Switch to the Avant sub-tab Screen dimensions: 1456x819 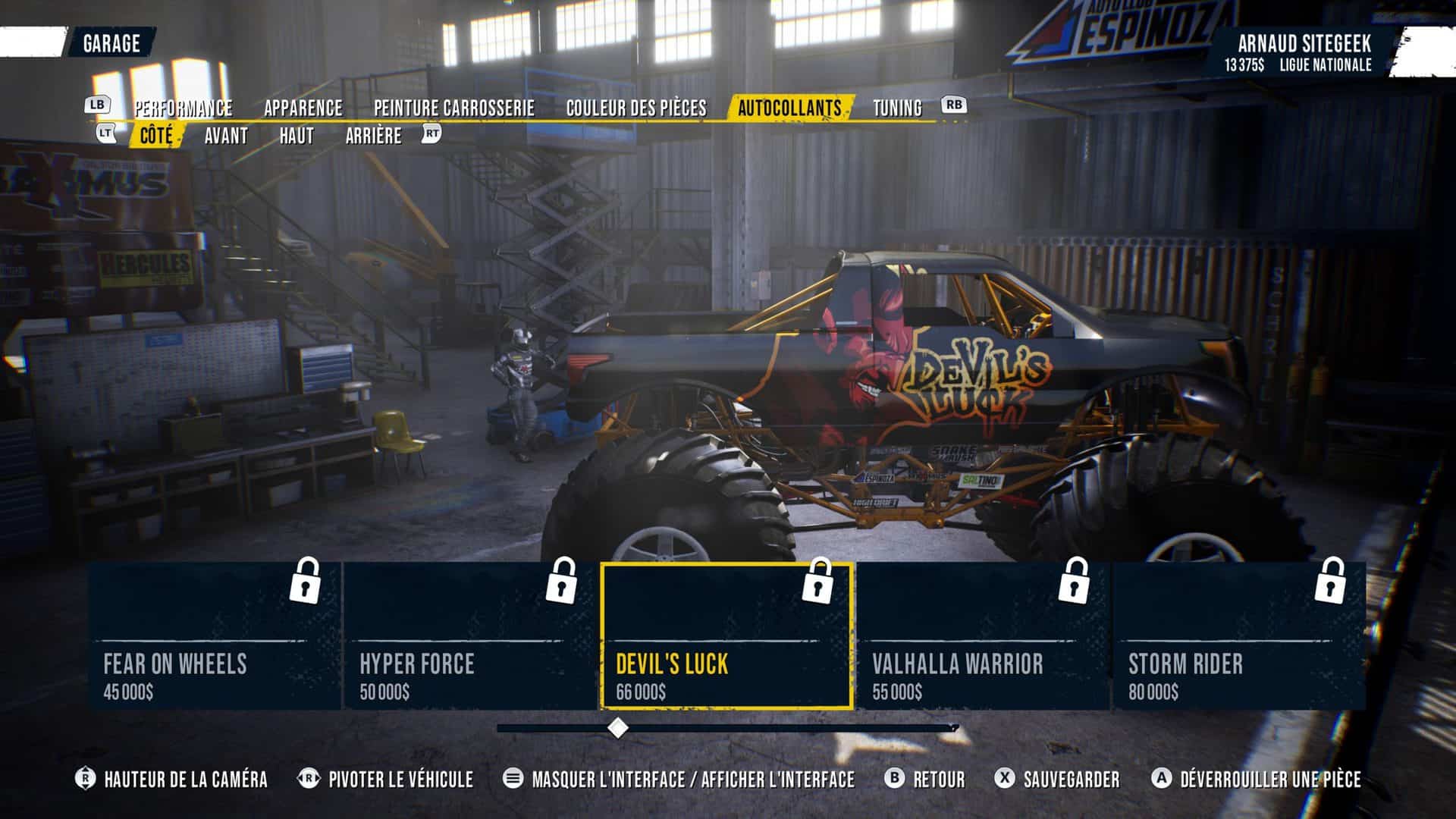[x=226, y=136]
